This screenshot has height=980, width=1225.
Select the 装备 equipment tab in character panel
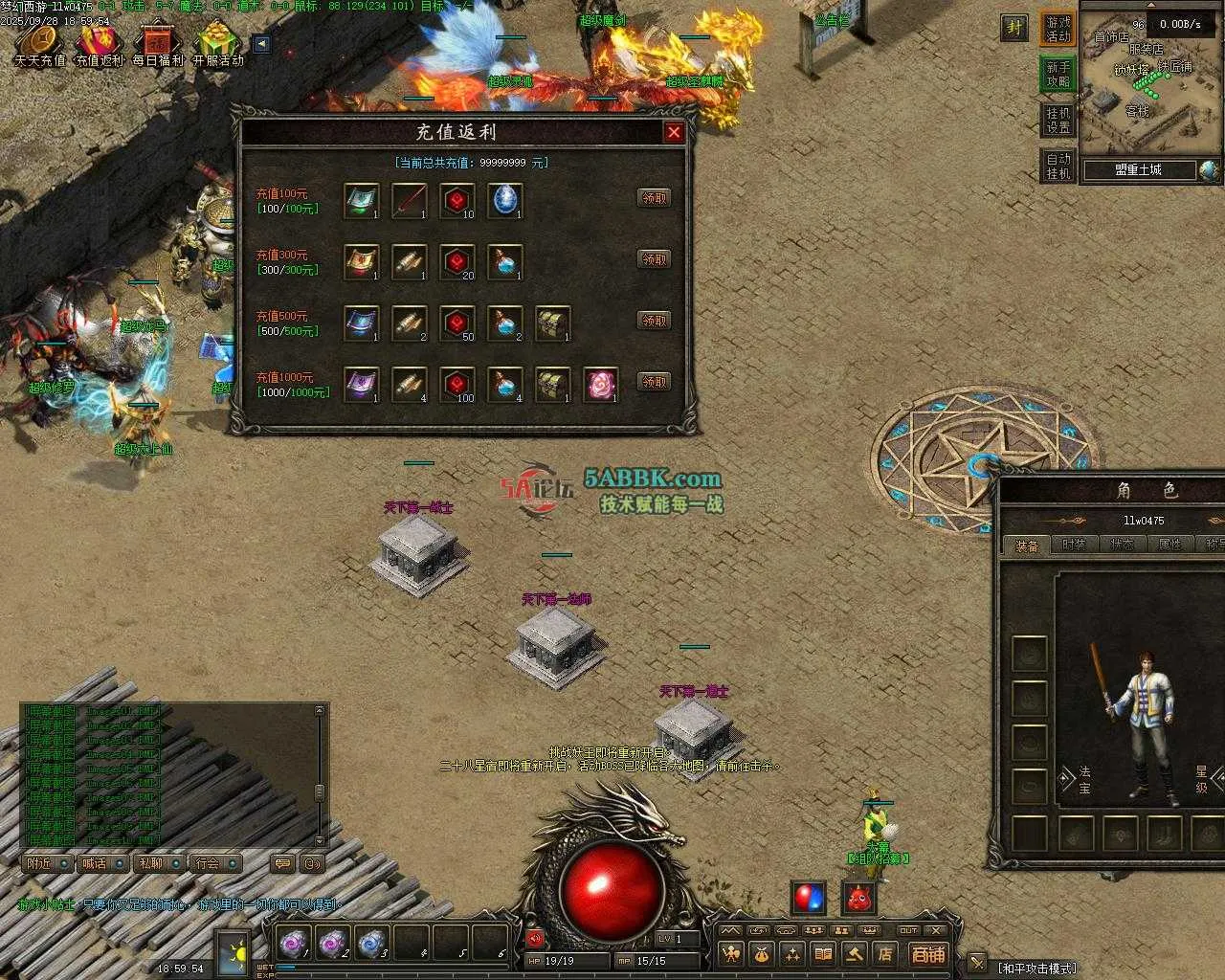1027,545
